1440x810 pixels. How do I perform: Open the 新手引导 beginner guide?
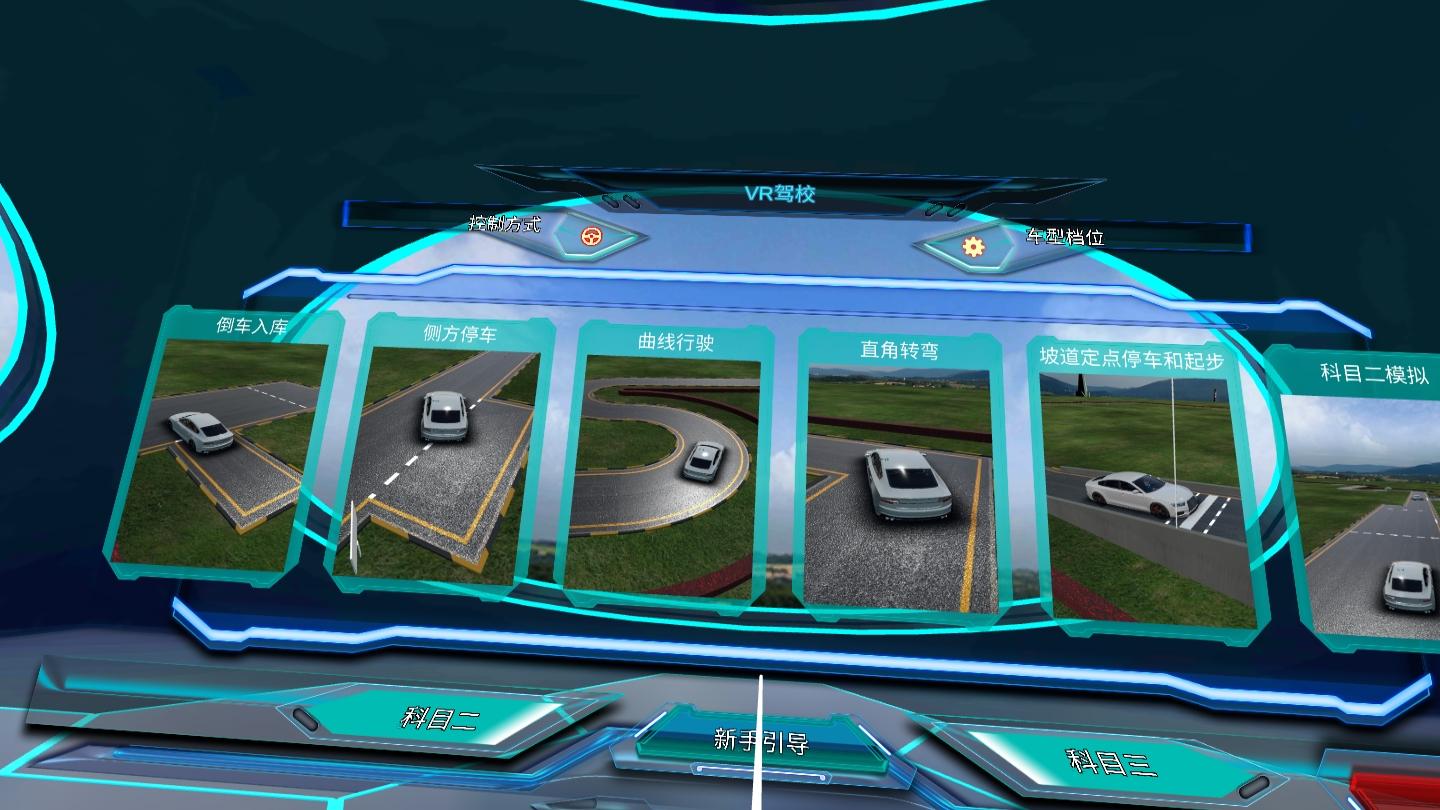click(x=761, y=742)
